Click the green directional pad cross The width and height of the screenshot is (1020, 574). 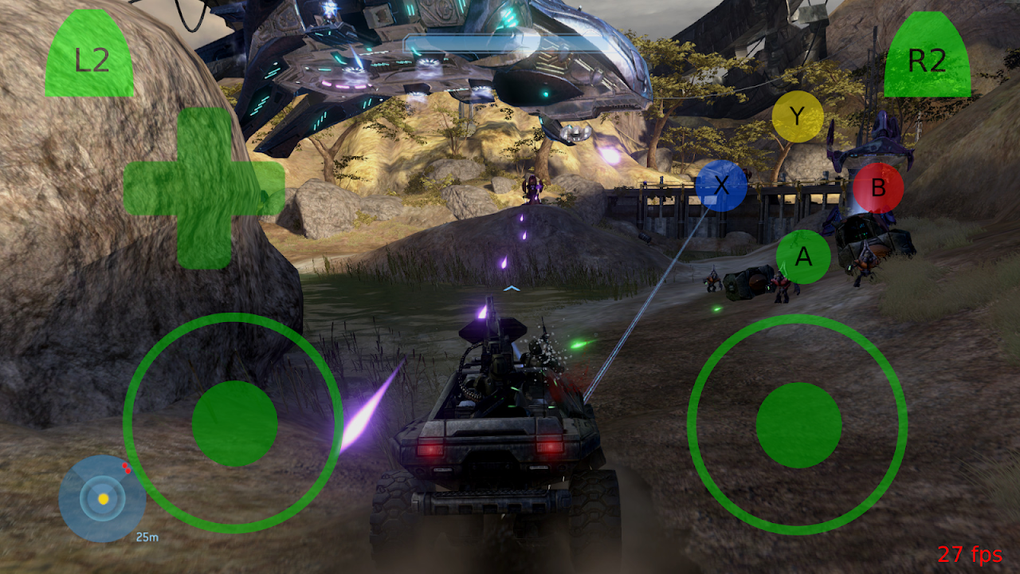[204, 188]
